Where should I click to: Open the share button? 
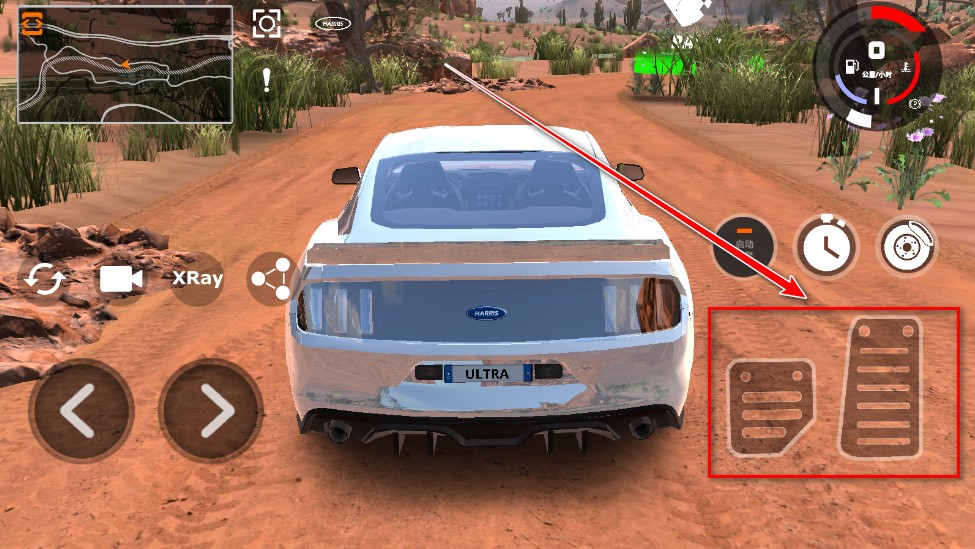tap(273, 279)
